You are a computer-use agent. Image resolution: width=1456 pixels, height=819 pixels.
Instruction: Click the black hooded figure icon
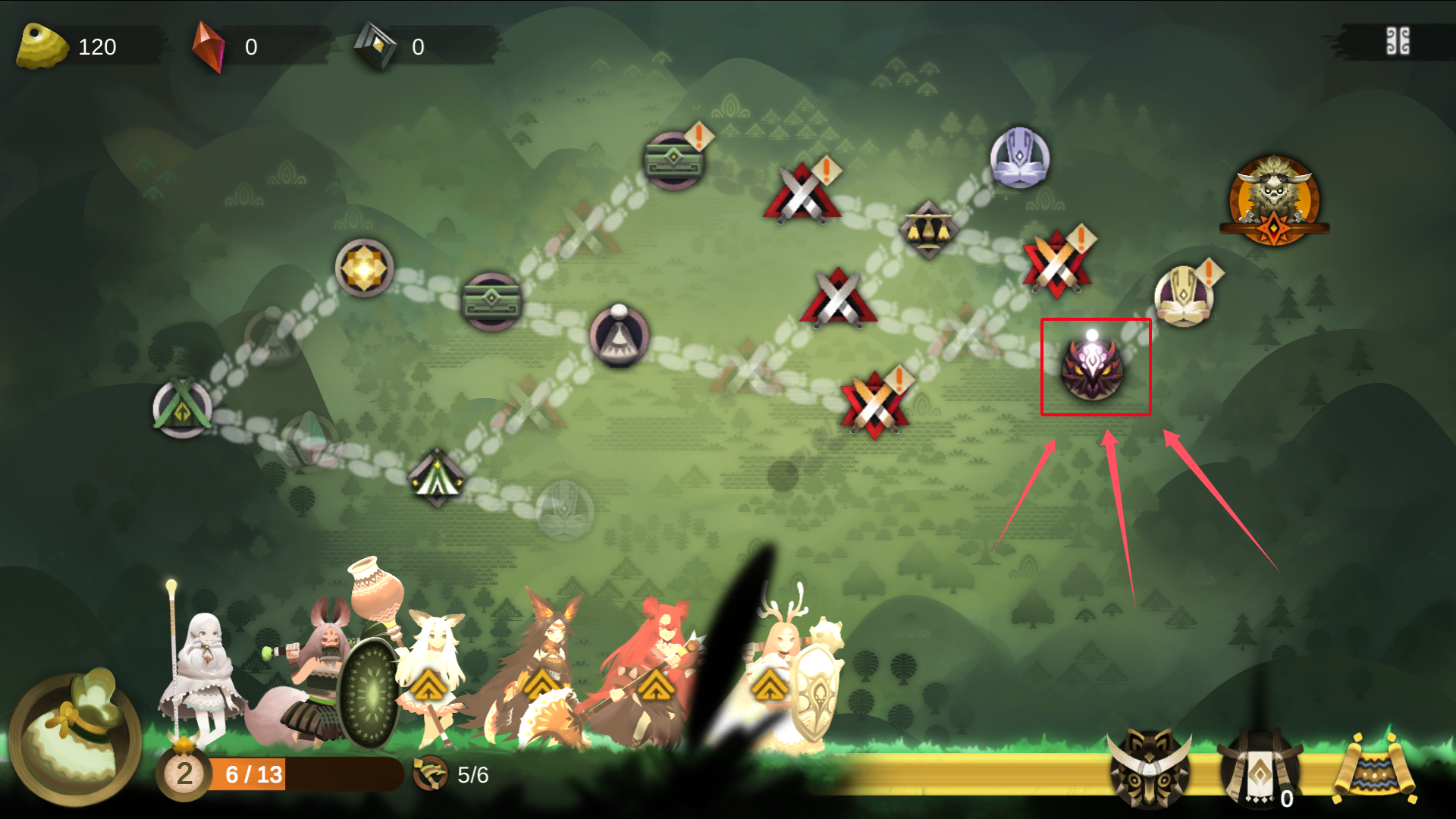pos(1259,768)
